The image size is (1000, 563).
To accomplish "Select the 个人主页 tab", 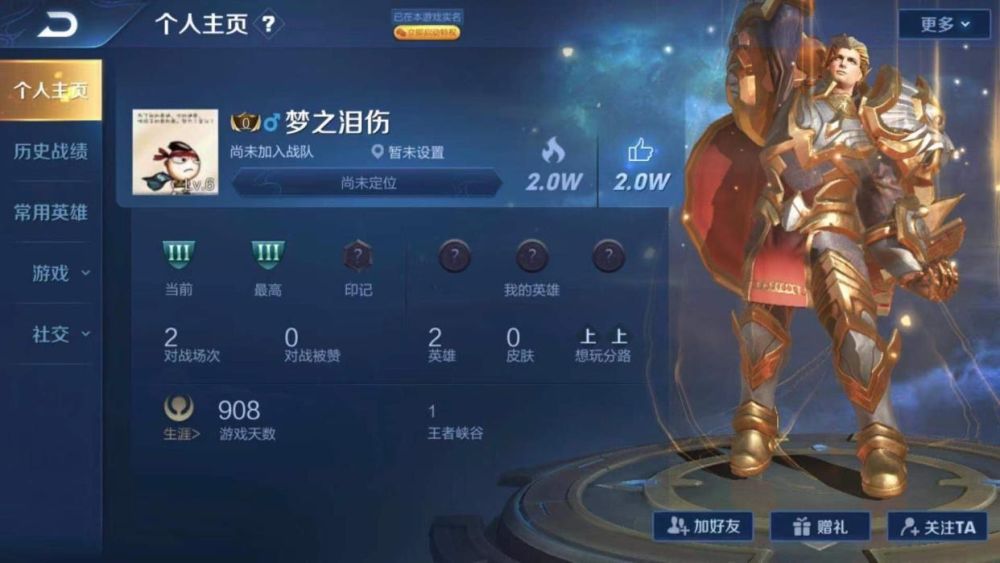I will point(50,90).
